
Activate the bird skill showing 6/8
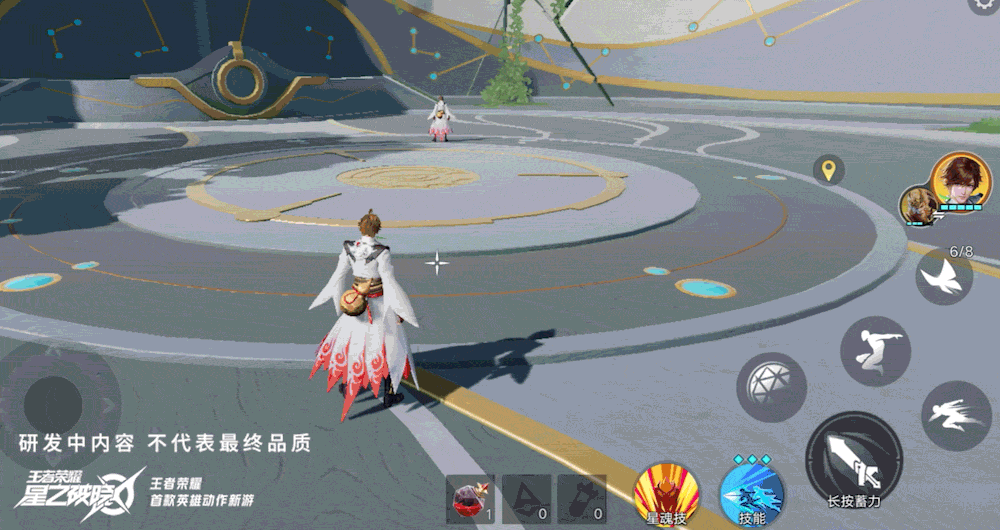[944, 277]
